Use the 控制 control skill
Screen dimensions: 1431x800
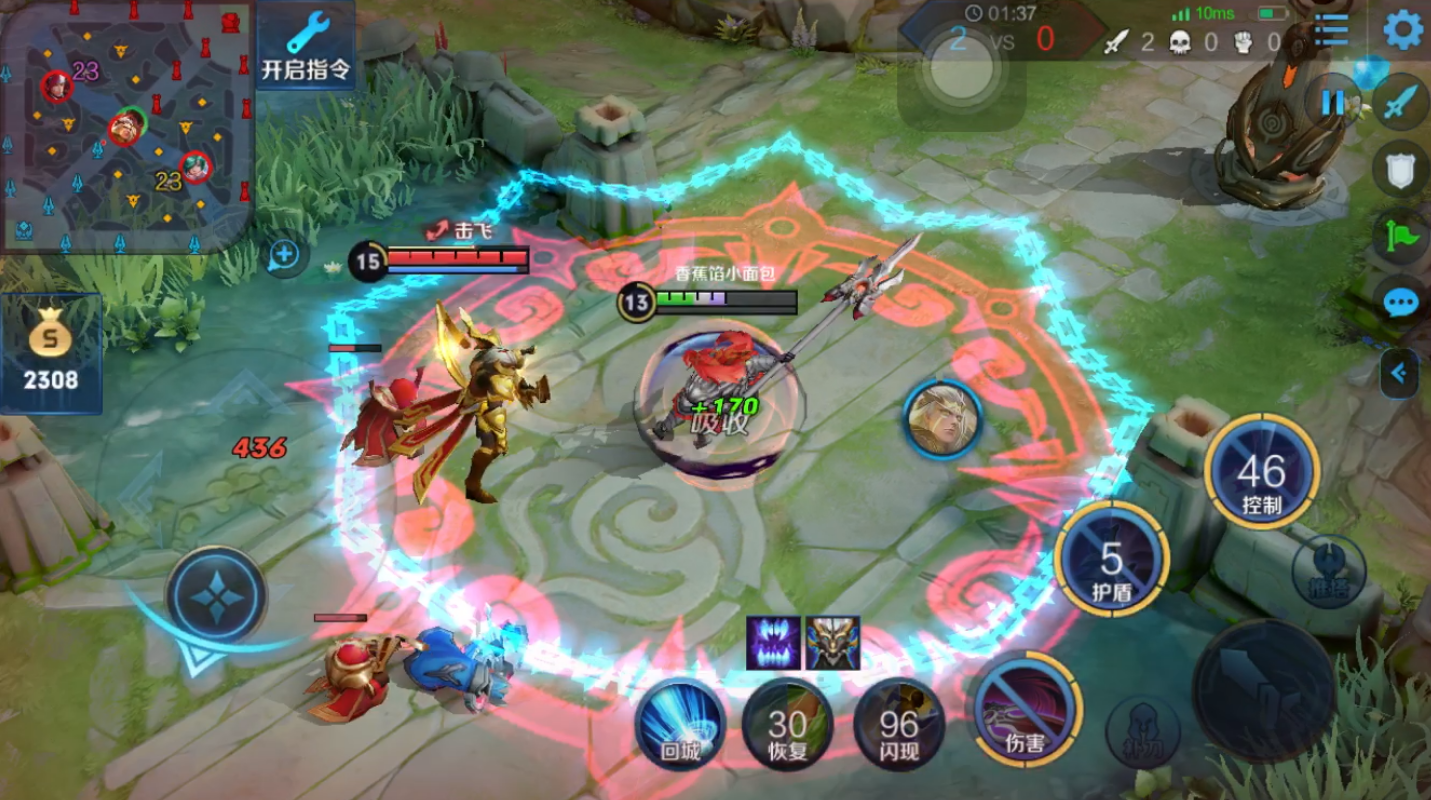pyautogui.click(x=1261, y=471)
